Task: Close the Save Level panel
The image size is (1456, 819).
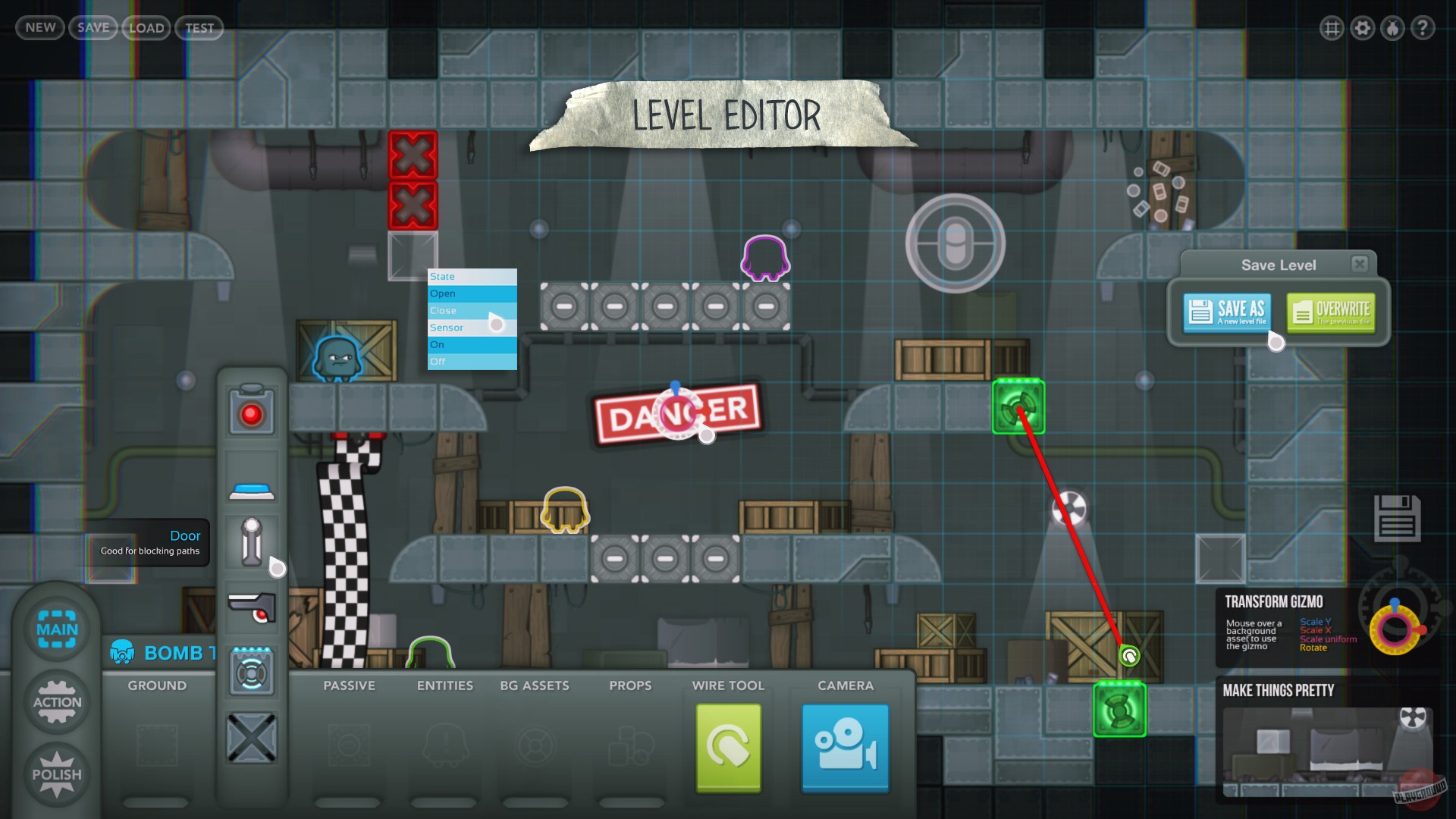Action: pyautogui.click(x=1360, y=263)
